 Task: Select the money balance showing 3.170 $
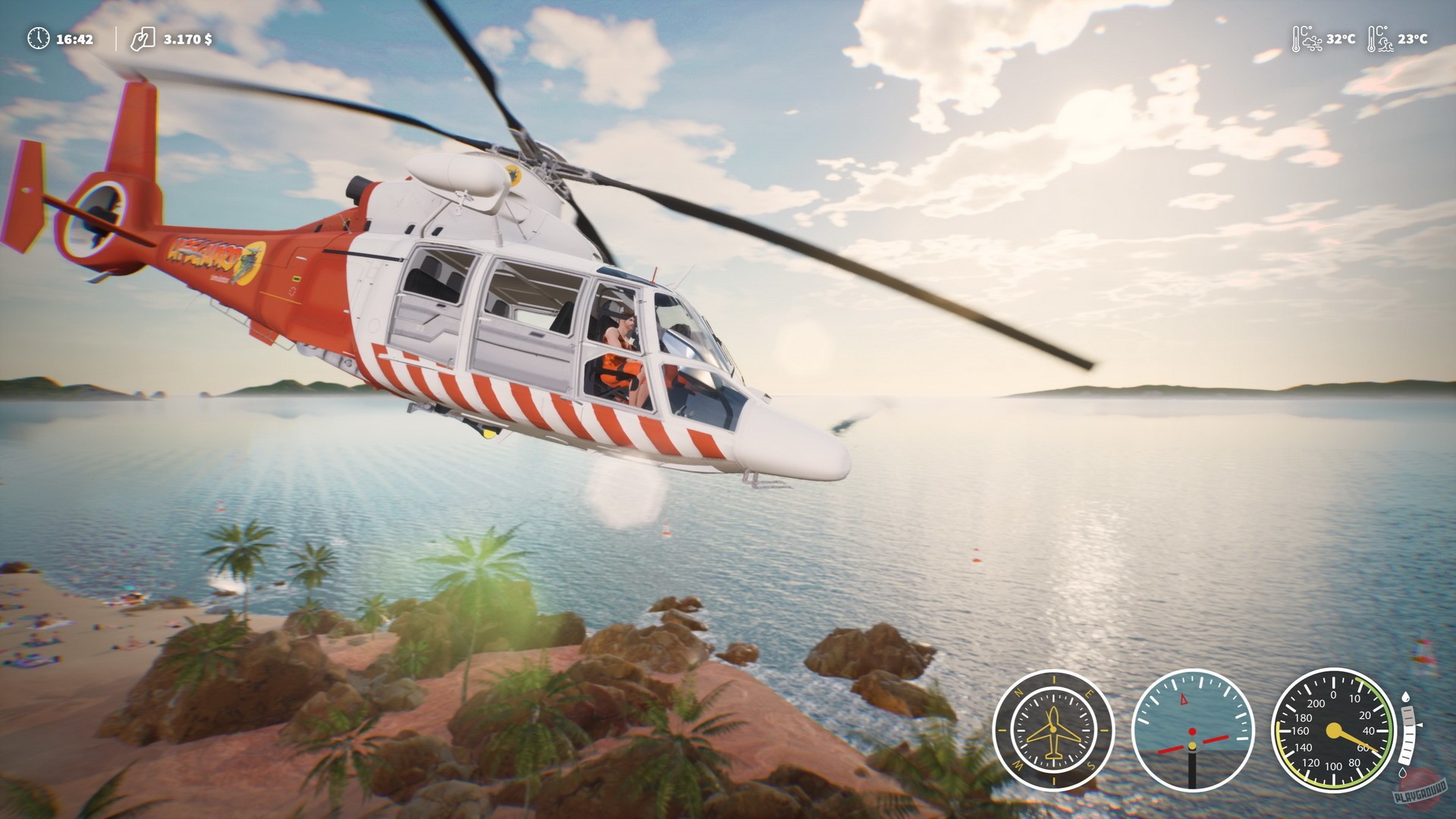tap(187, 39)
